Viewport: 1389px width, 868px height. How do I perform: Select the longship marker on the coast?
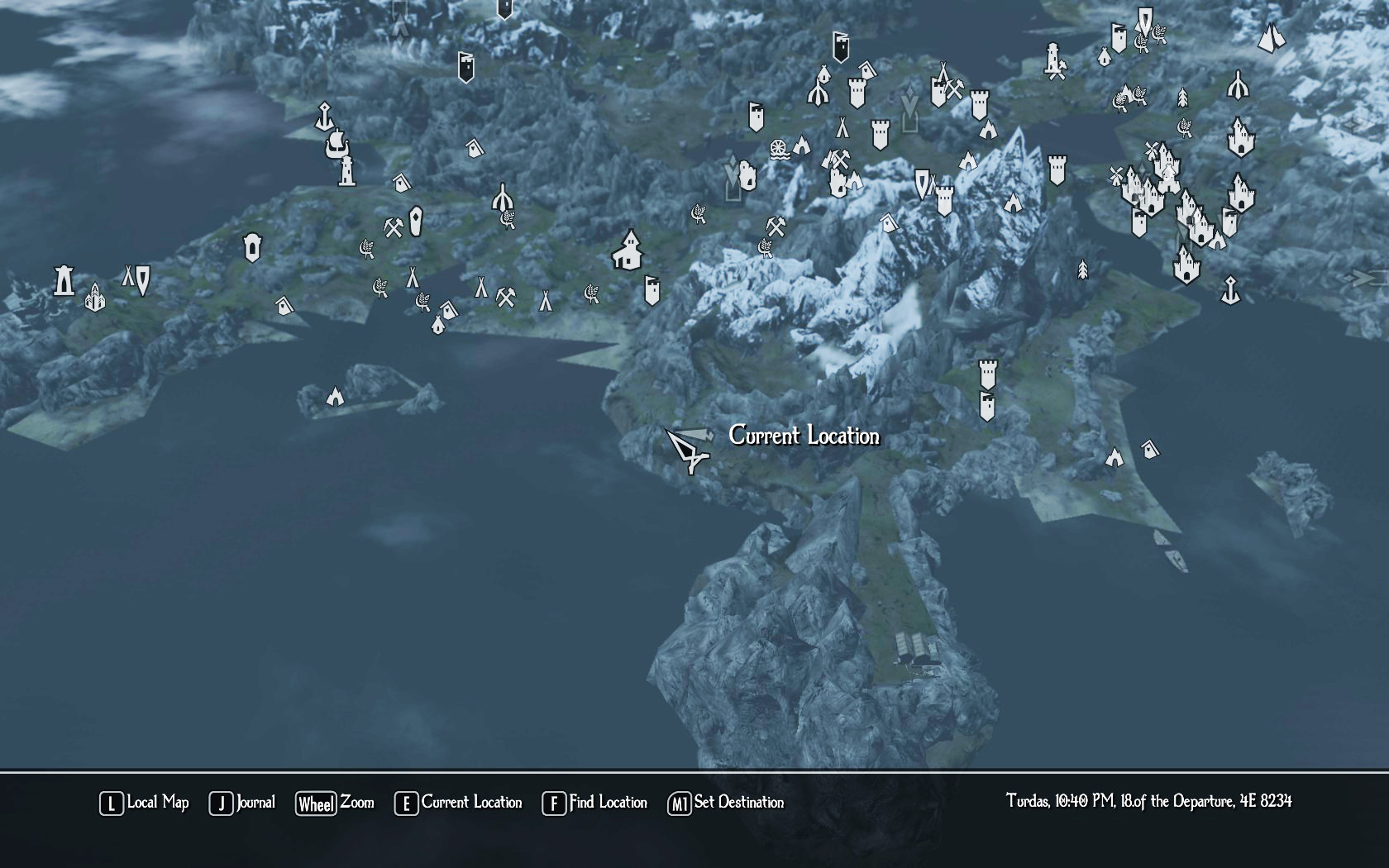[336, 145]
